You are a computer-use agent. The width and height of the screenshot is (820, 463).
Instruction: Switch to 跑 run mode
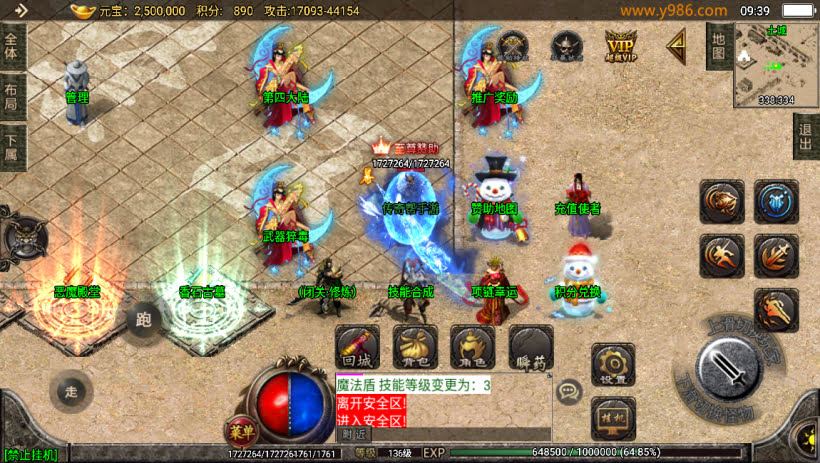click(x=143, y=319)
